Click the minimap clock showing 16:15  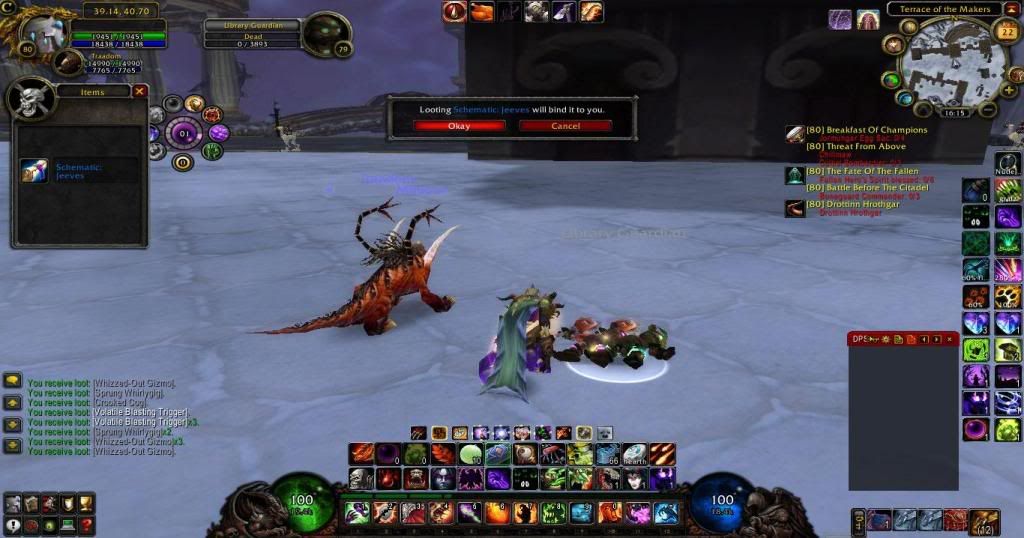[x=955, y=114]
